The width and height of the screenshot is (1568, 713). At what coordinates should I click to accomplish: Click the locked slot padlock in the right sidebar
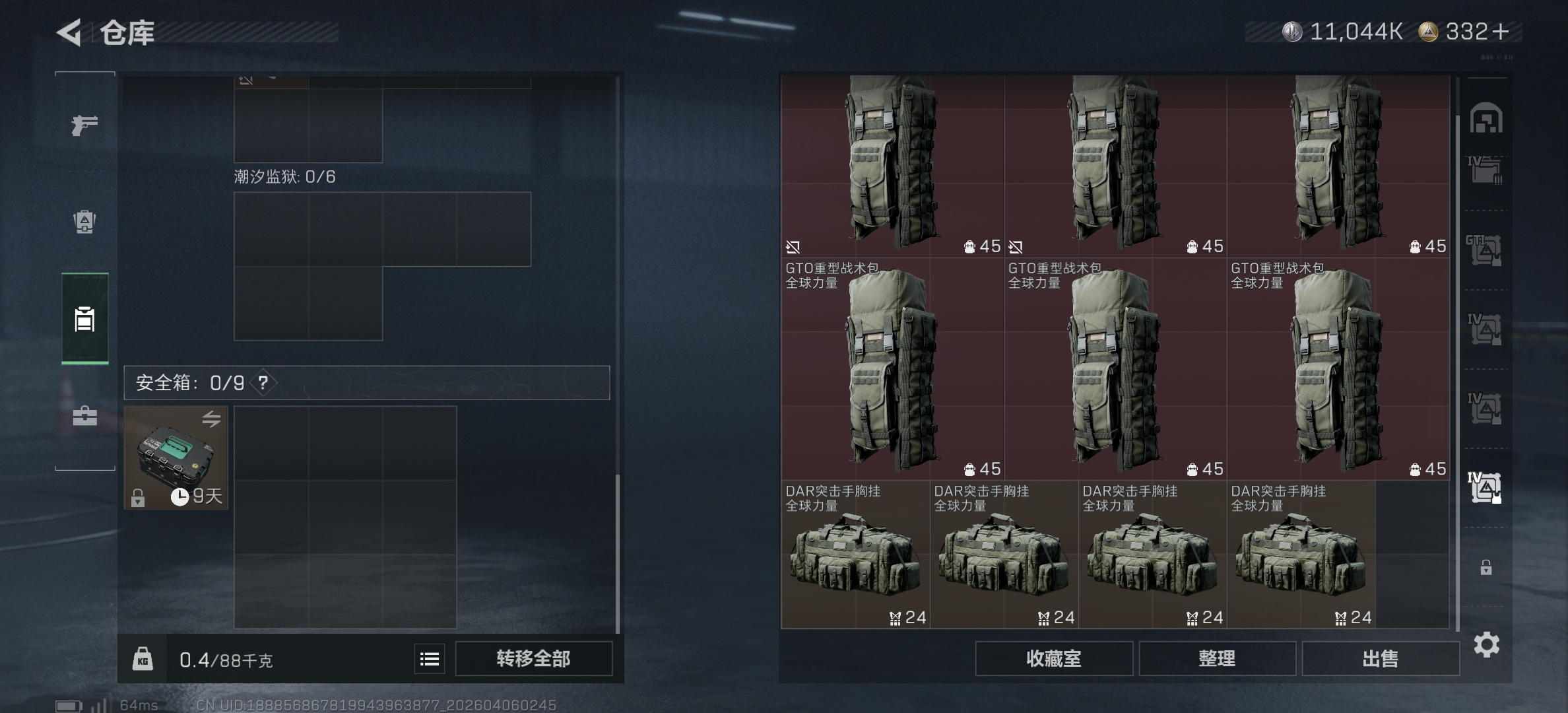(1486, 566)
